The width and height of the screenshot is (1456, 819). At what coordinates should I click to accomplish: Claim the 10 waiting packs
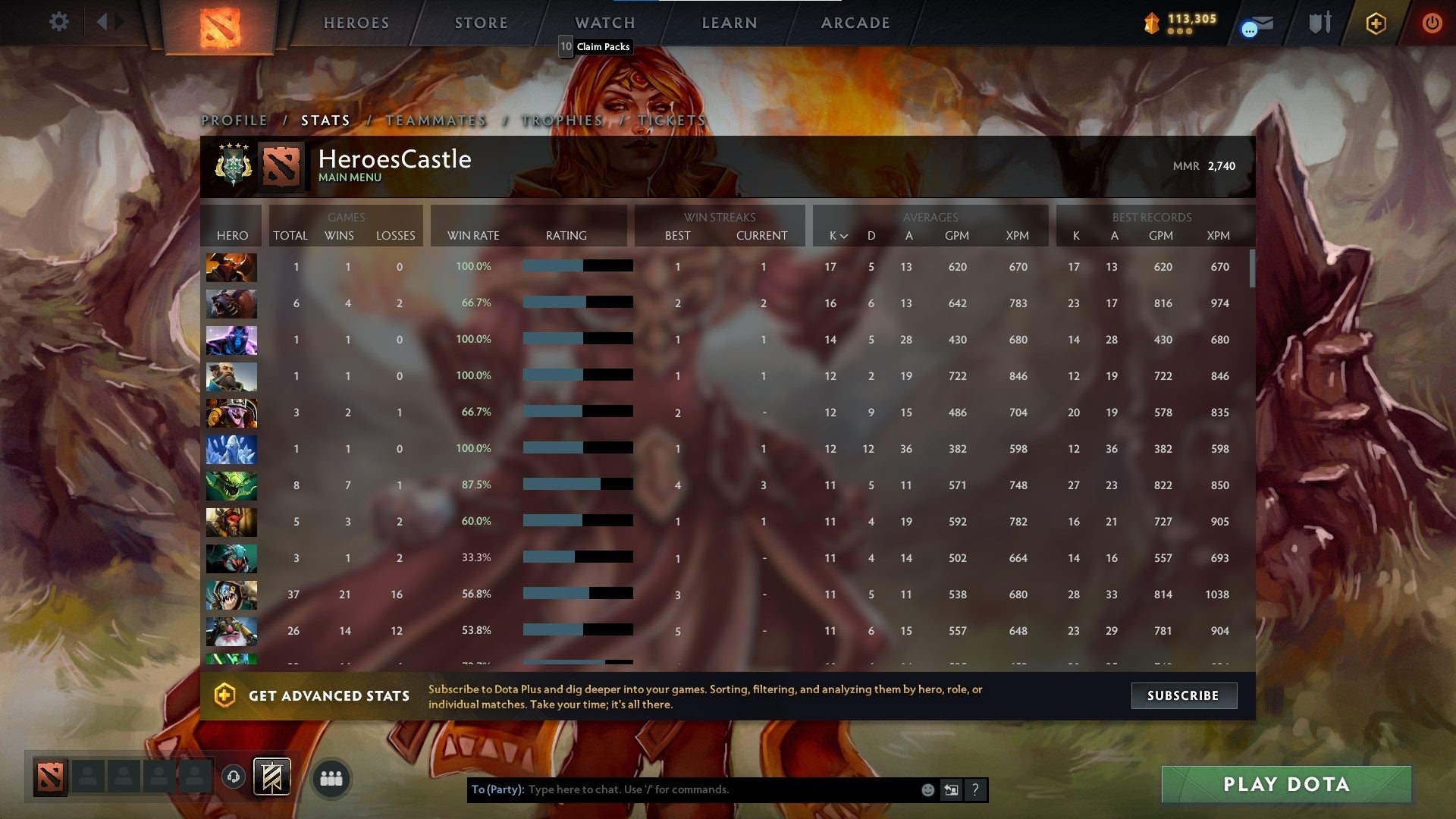point(596,46)
